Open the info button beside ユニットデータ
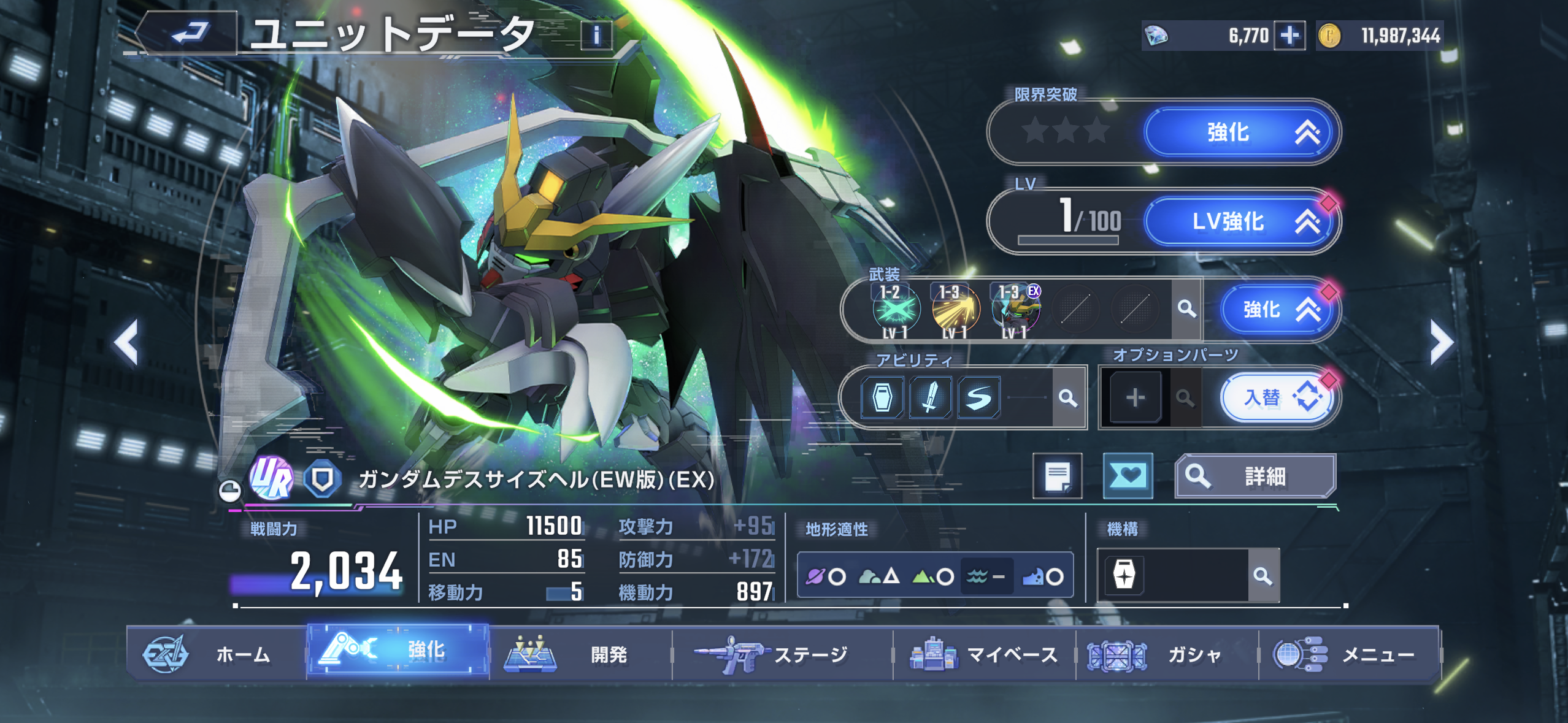The height and width of the screenshot is (723, 1568). 596,35
